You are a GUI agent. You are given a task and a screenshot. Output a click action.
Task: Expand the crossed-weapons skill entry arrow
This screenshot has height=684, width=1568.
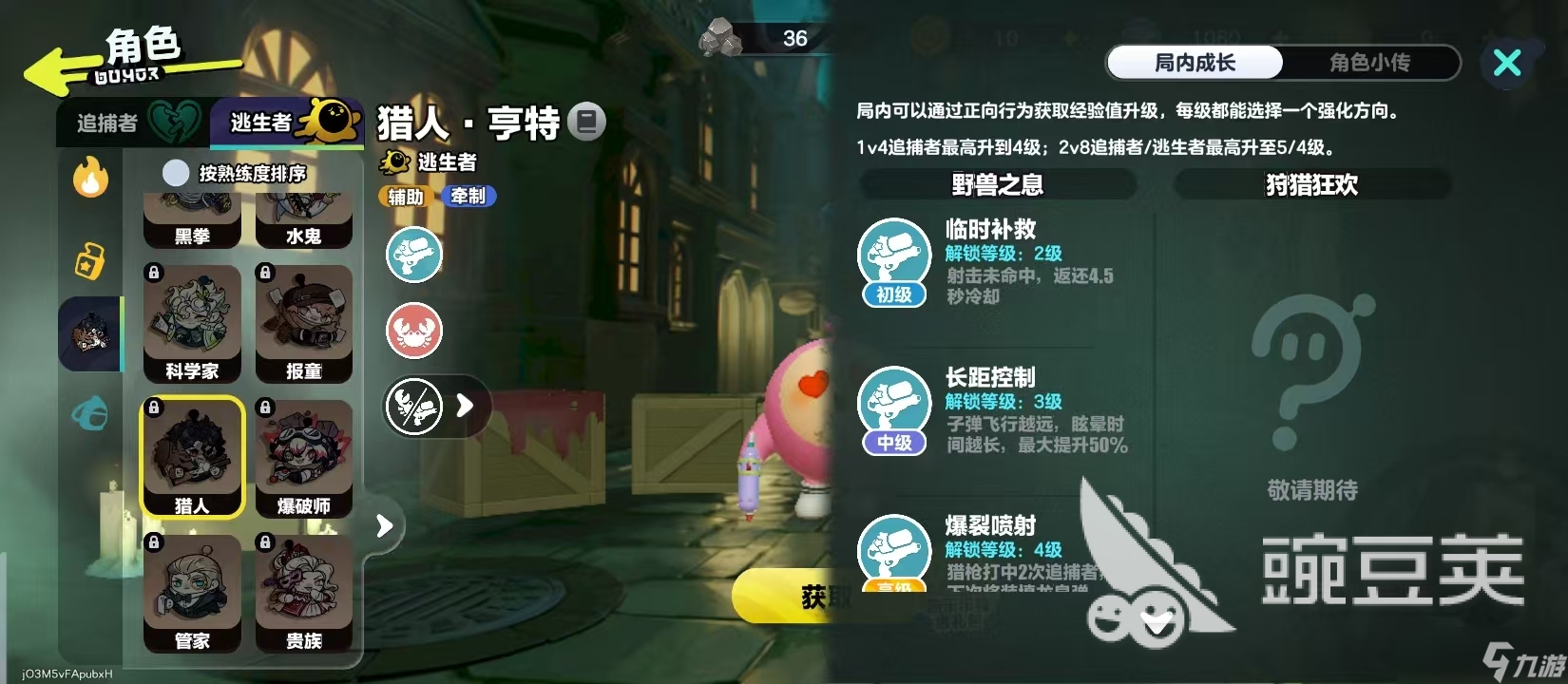pos(464,406)
